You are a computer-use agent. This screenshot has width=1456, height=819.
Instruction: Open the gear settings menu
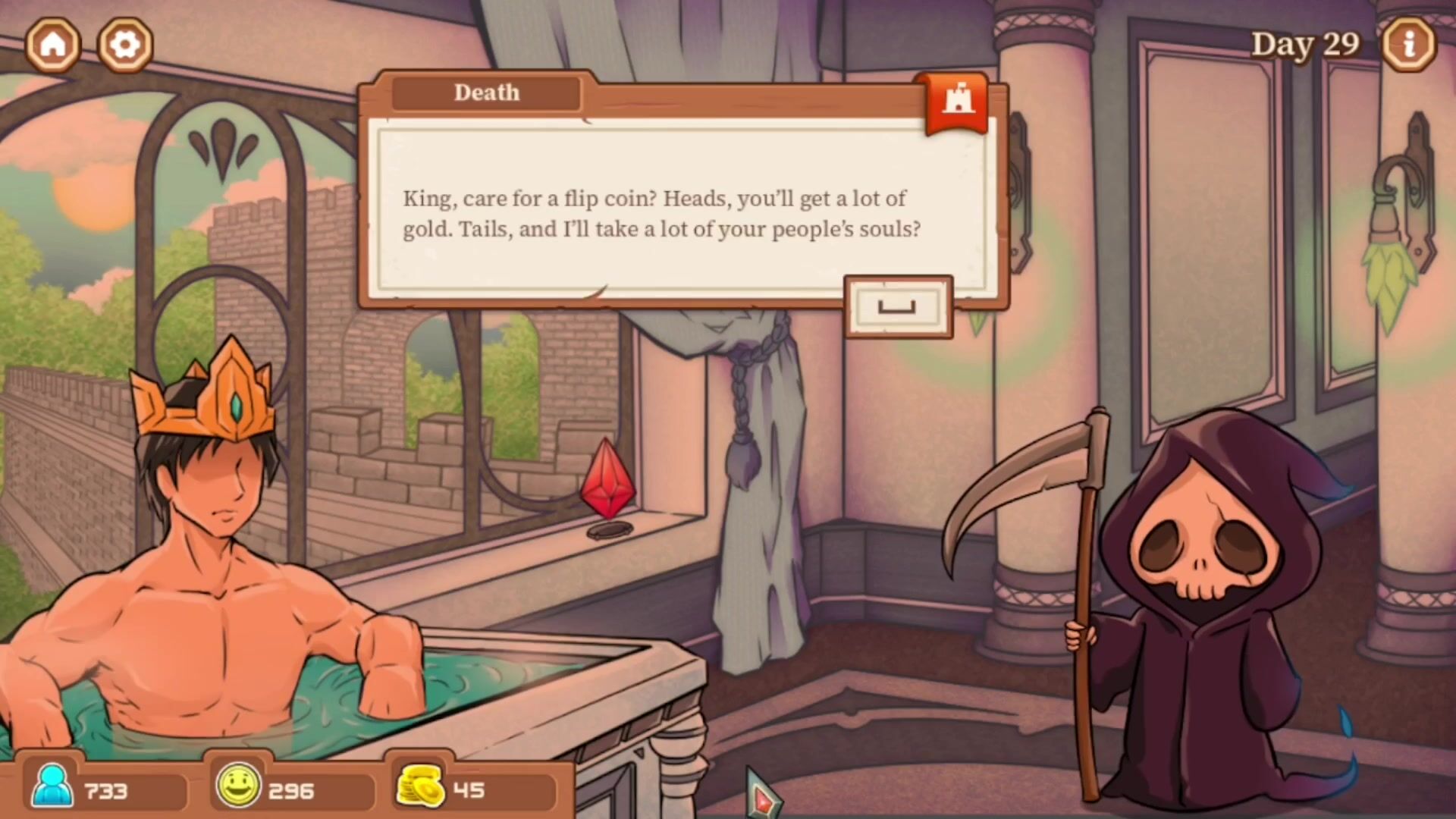coord(125,45)
